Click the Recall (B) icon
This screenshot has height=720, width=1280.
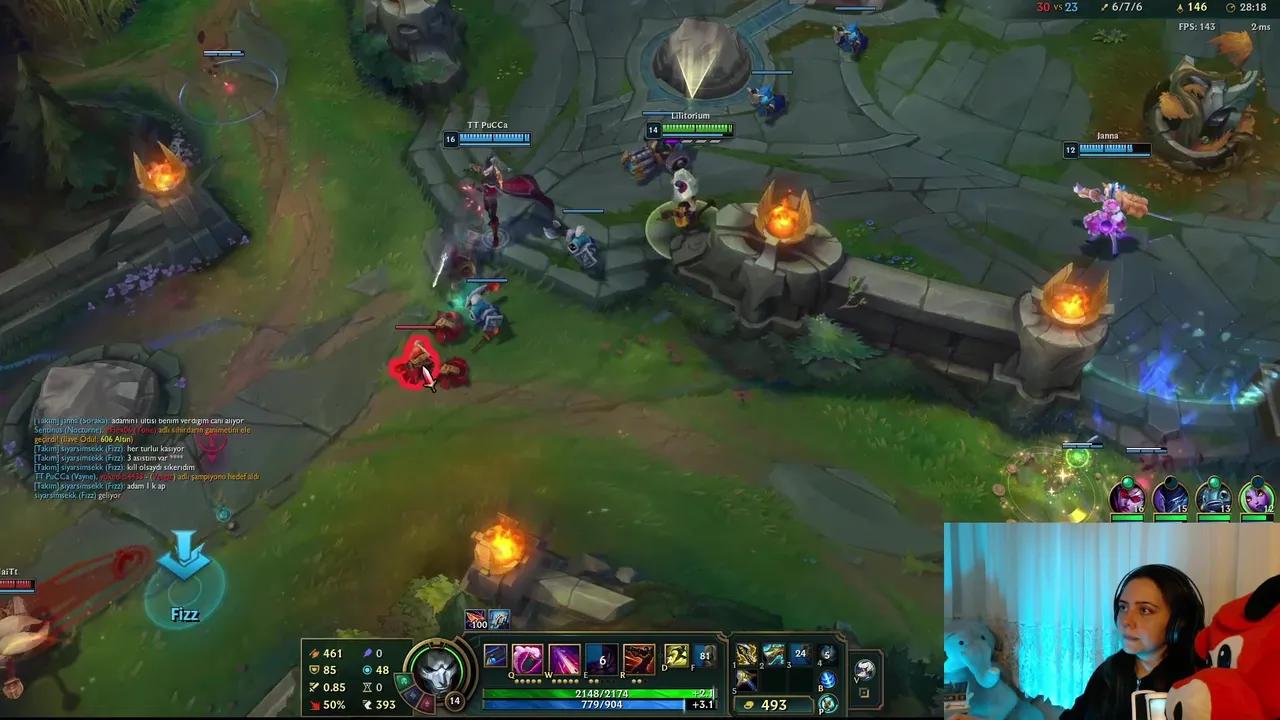(x=829, y=682)
